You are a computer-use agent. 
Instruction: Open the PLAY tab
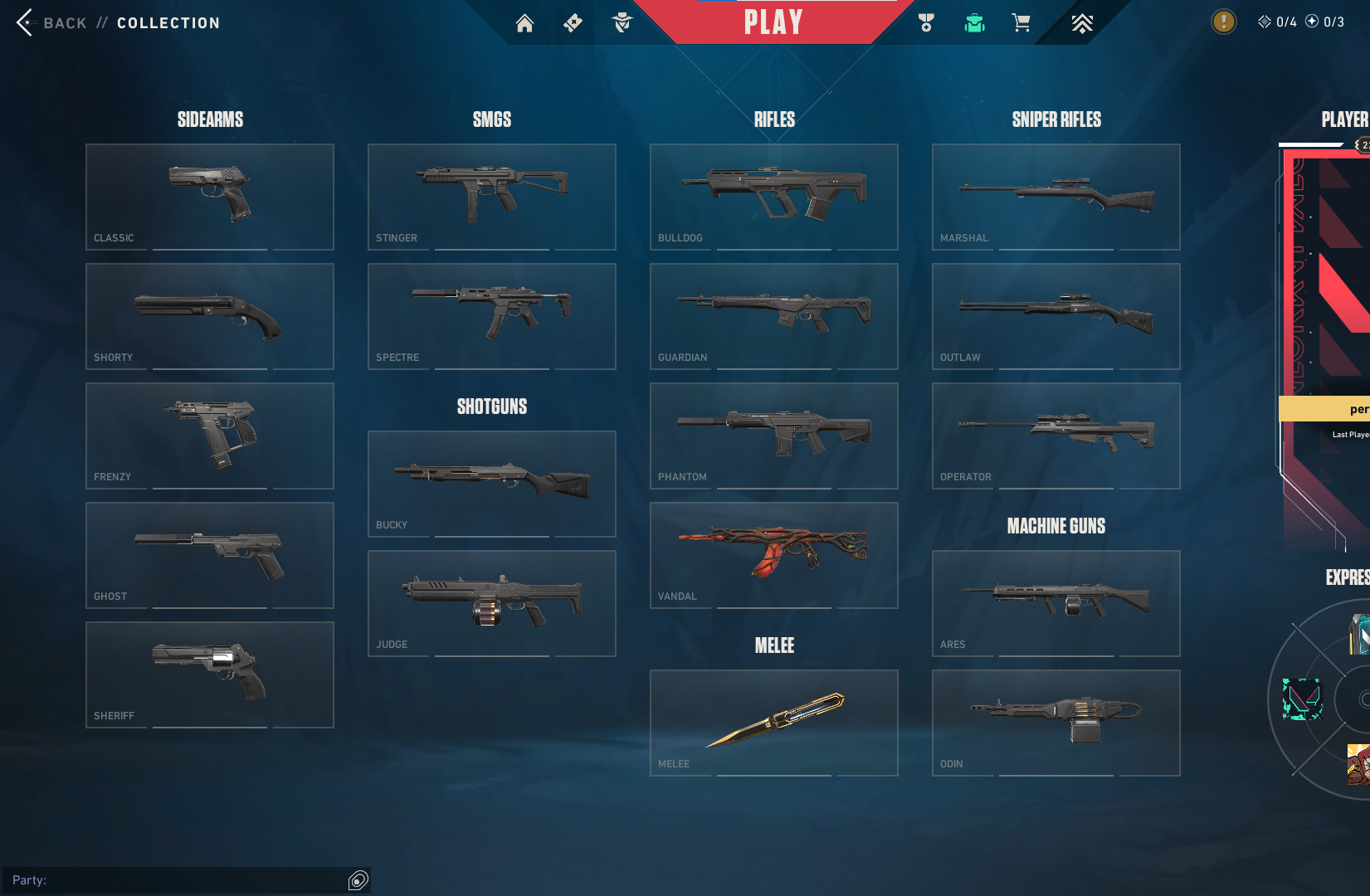(x=773, y=22)
